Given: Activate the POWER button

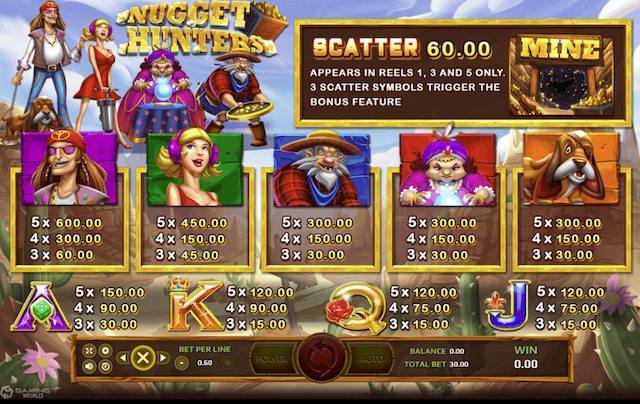Looking at the screenshot, I should tap(272, 358).
